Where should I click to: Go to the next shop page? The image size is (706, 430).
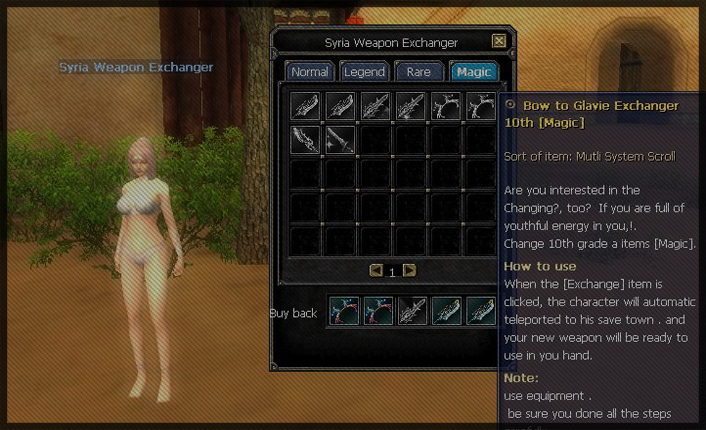[409, 270]
